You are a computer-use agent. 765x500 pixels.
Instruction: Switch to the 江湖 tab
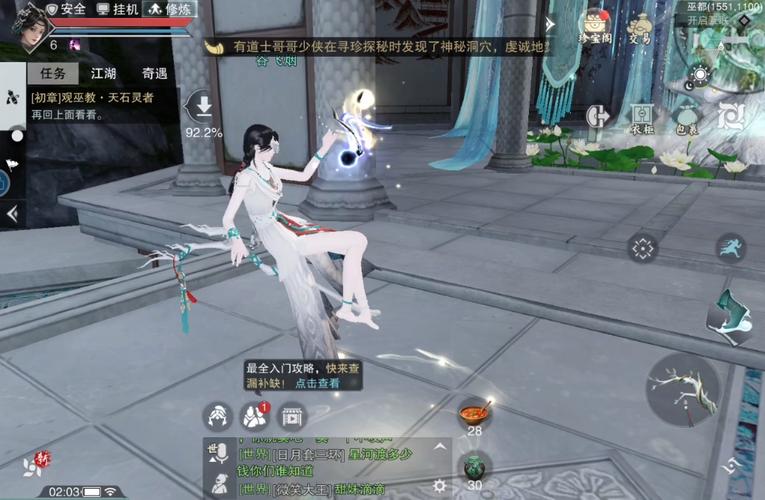tap(103, 74)
